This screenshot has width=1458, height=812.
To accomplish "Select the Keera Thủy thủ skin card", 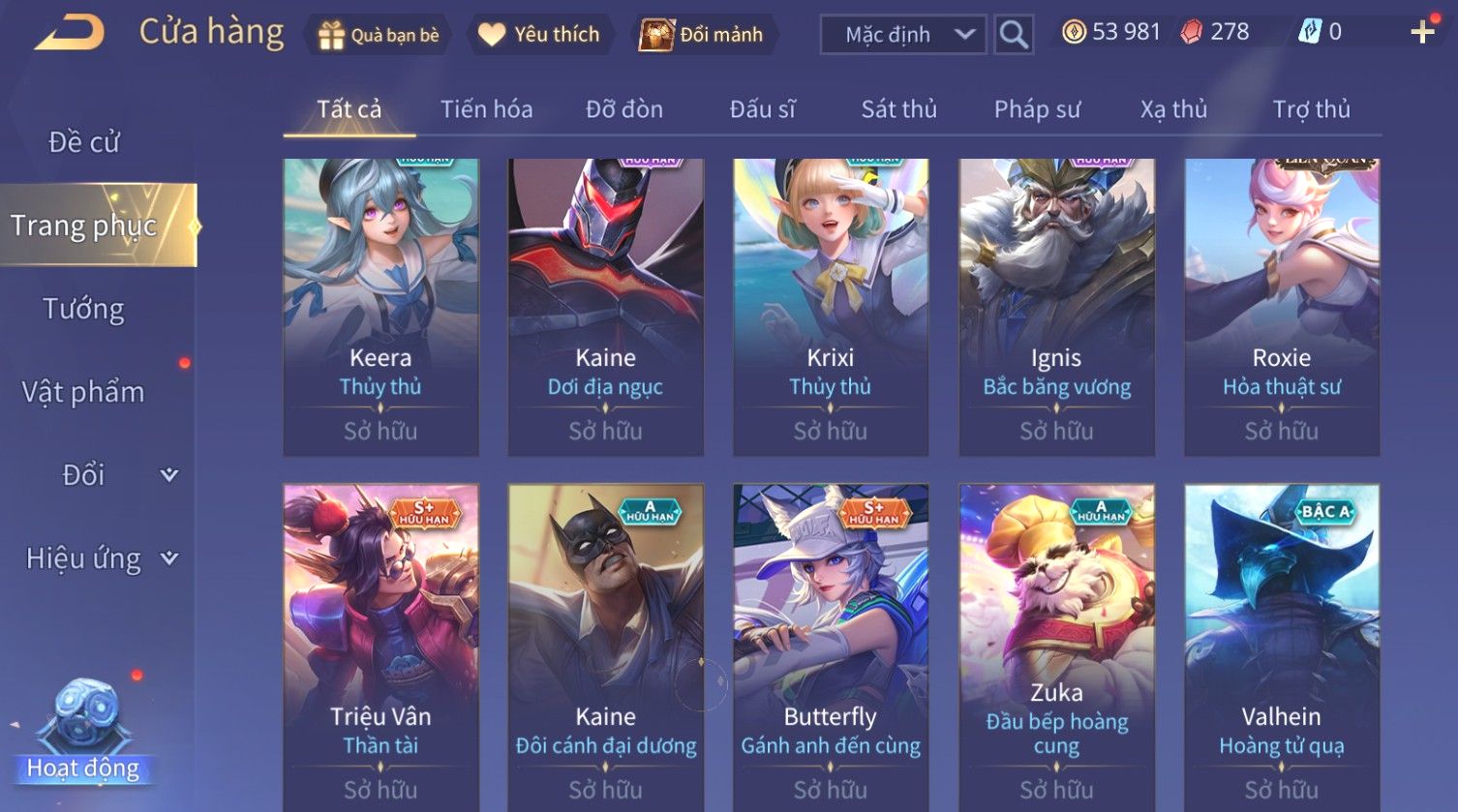I will click(x=380, y=307).
